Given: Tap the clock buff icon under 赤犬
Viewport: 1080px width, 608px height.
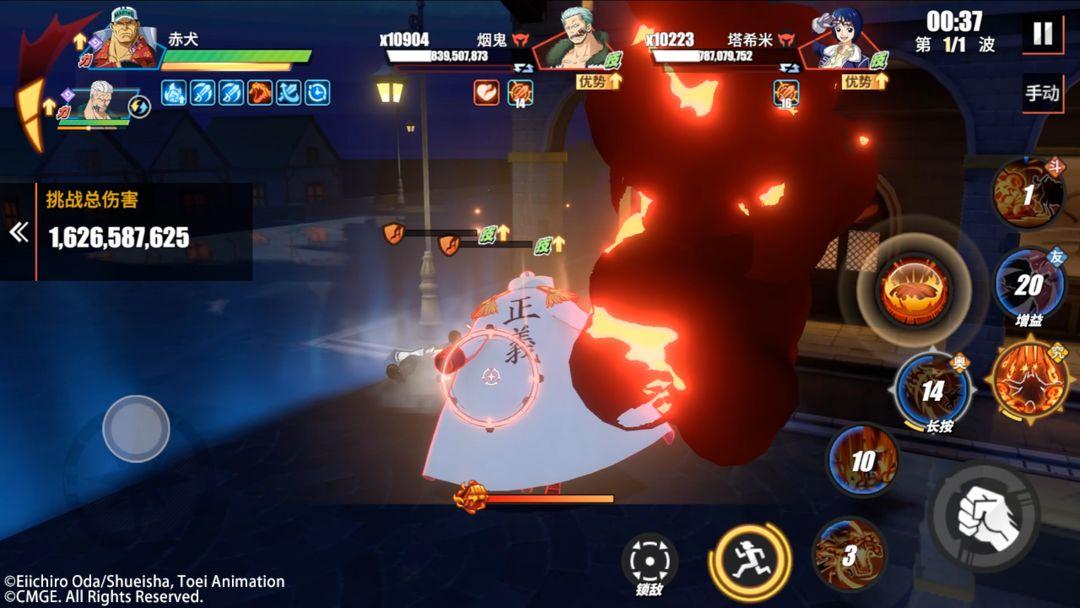Looking at the screenshot, I should [x=318, y=93].
